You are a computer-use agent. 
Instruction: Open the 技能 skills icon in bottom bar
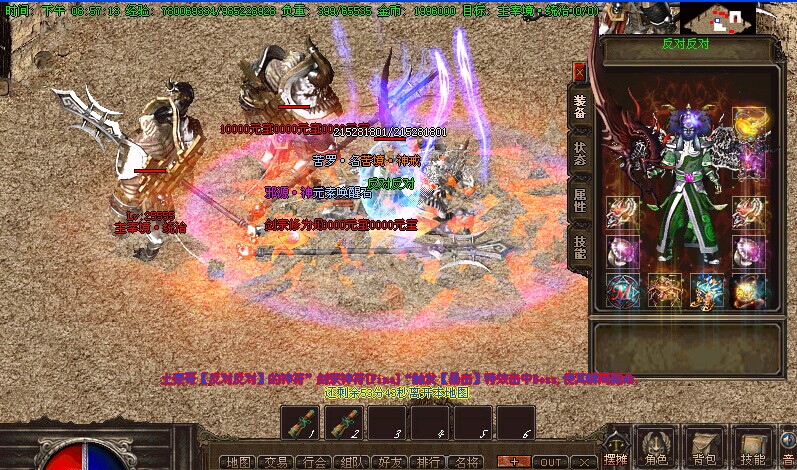(x=752, y=448)
